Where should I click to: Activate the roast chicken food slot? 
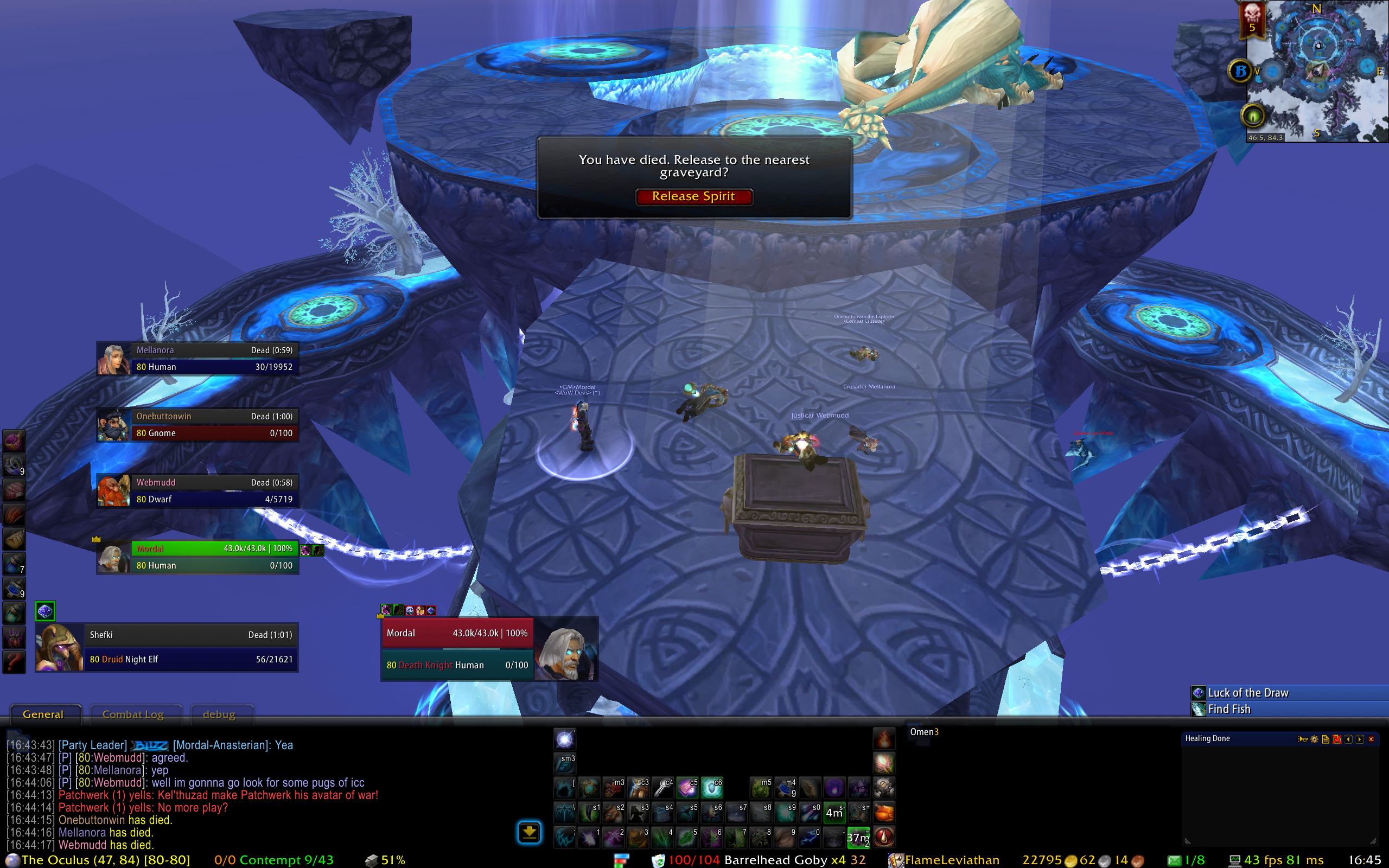click(884, 813)
